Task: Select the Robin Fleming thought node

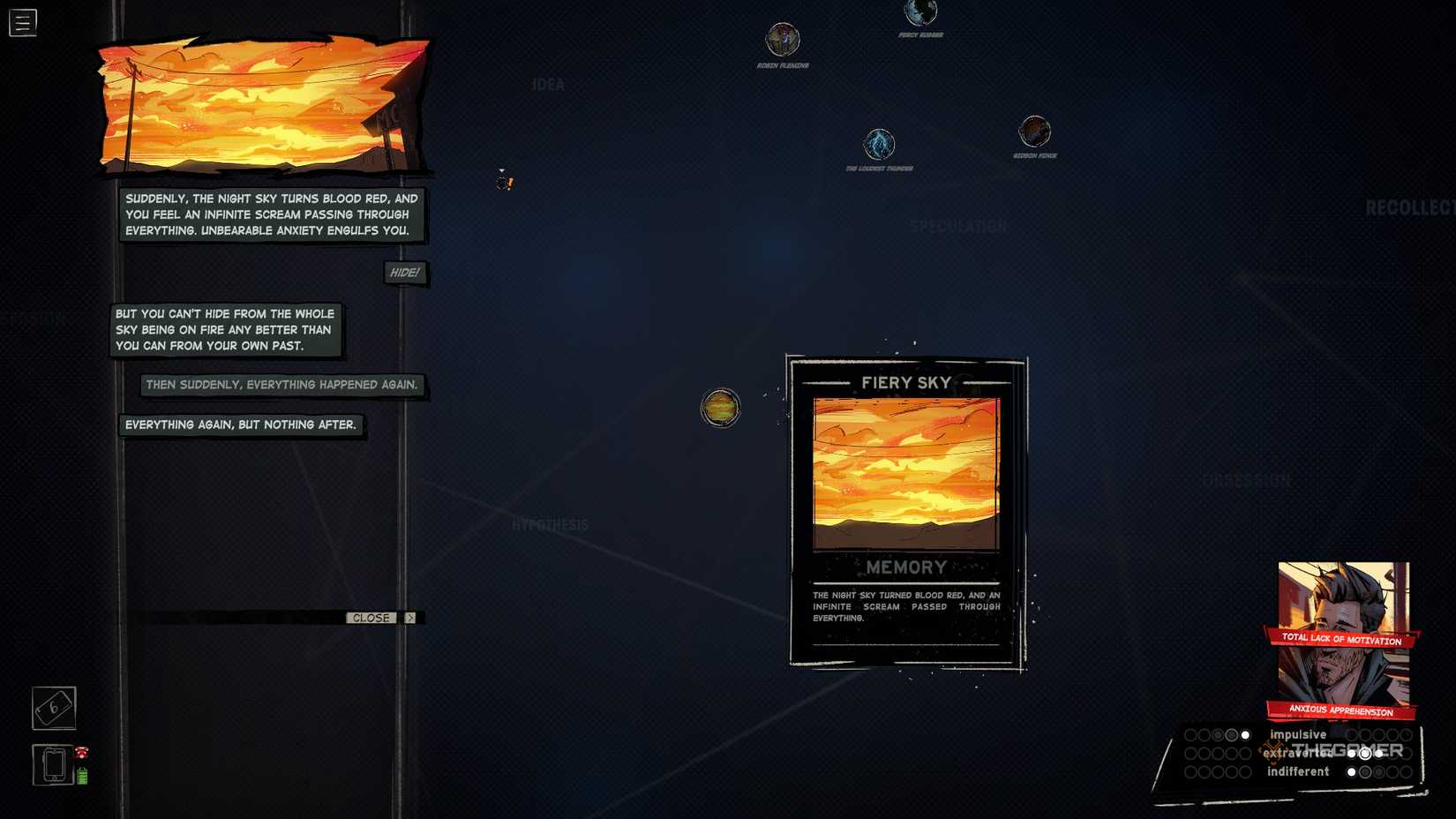Action: pyautogui.click(x=783, y=40)
